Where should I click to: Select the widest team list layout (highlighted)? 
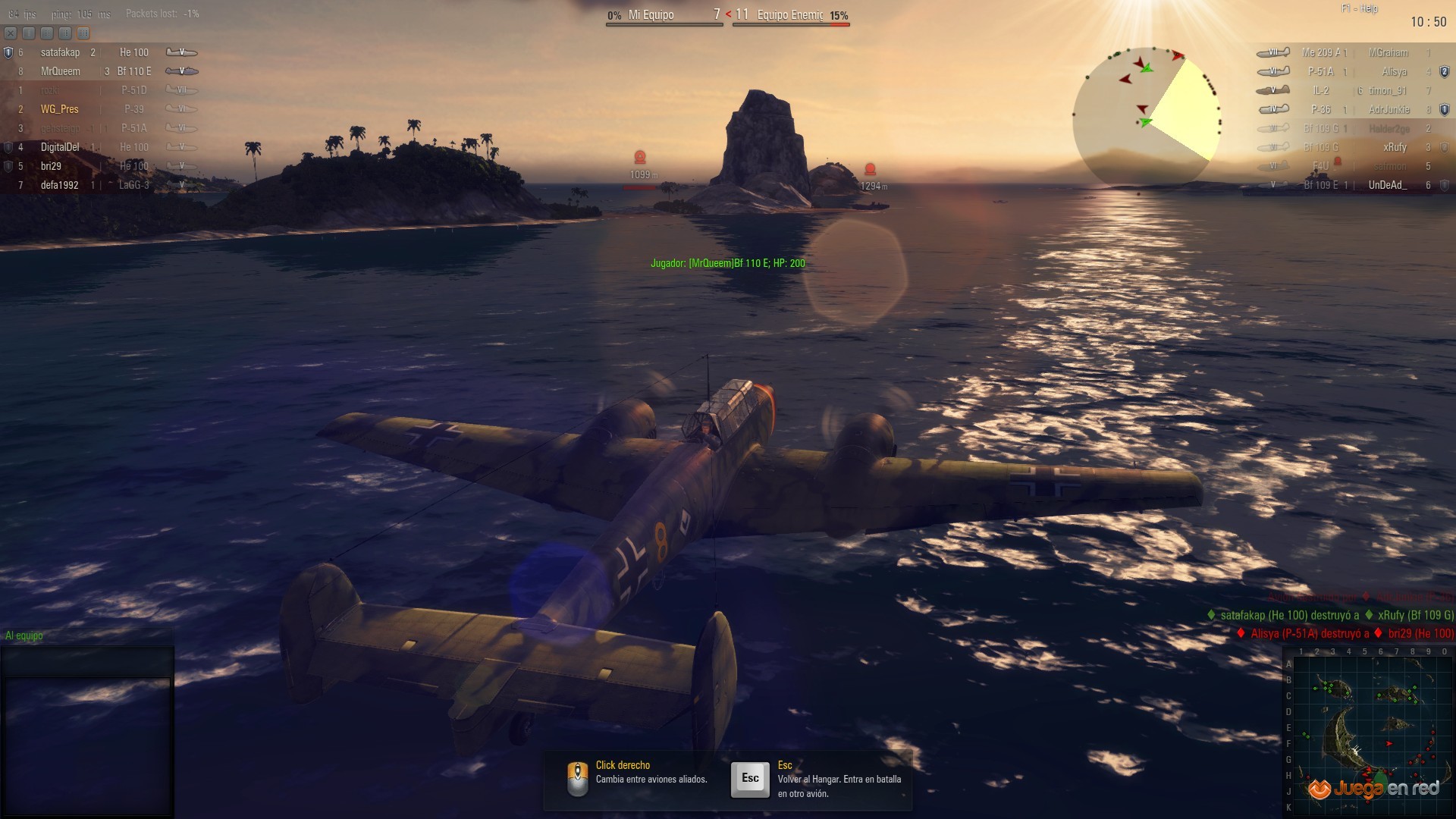tap(83, 33)
